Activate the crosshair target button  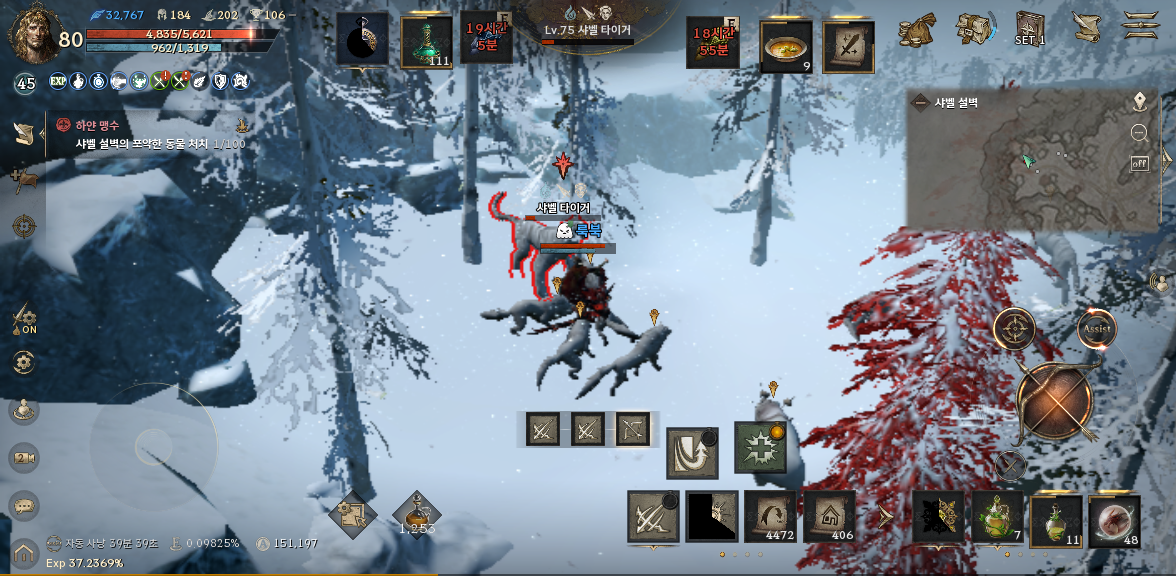1014,328
